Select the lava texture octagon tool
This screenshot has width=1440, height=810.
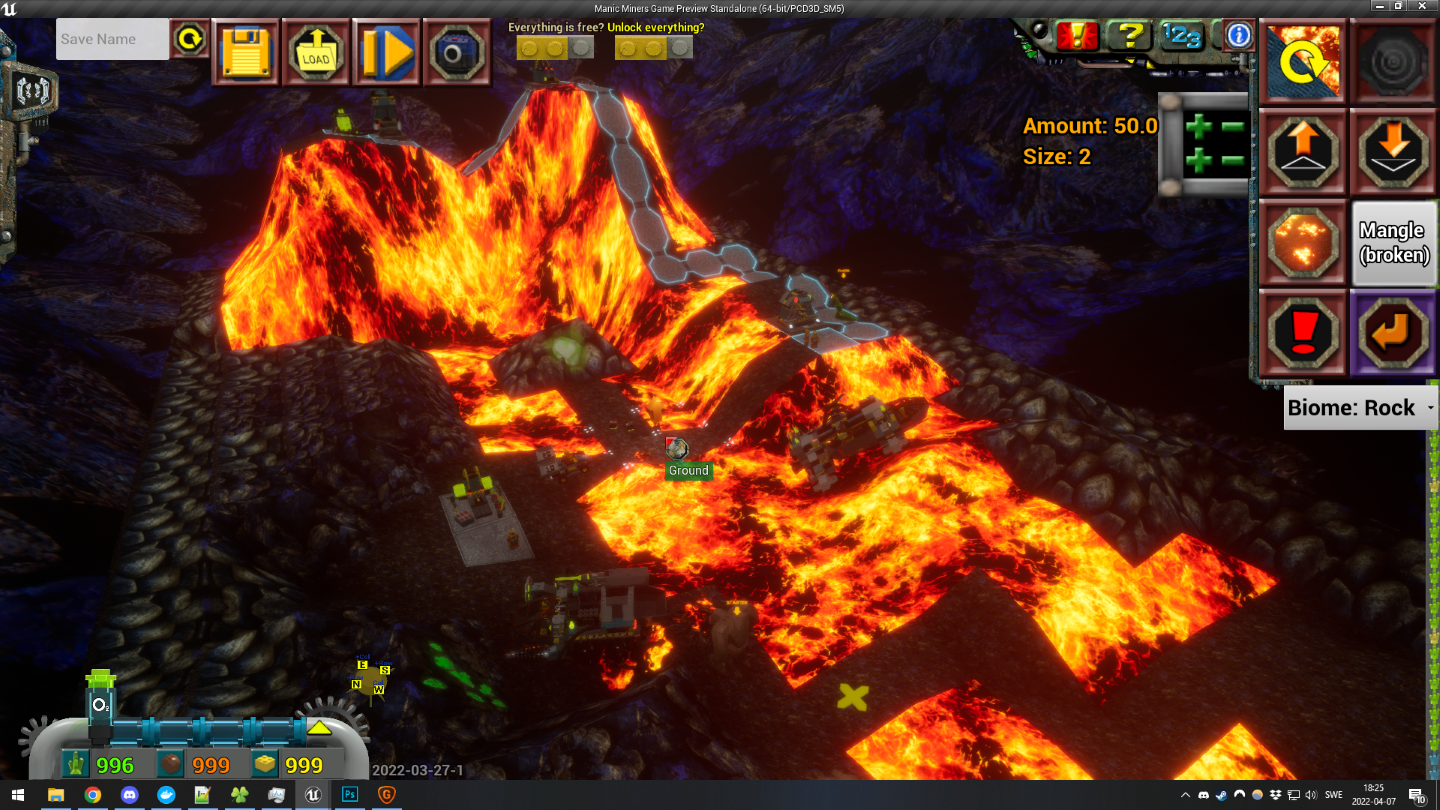pyautogui.click(x=1302, y=243)
